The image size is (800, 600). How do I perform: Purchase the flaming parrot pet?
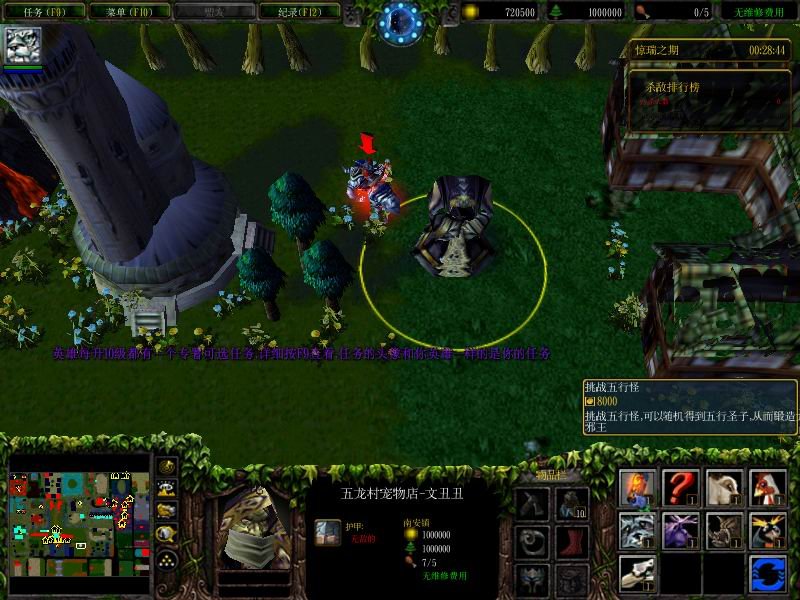coord(637,488)
